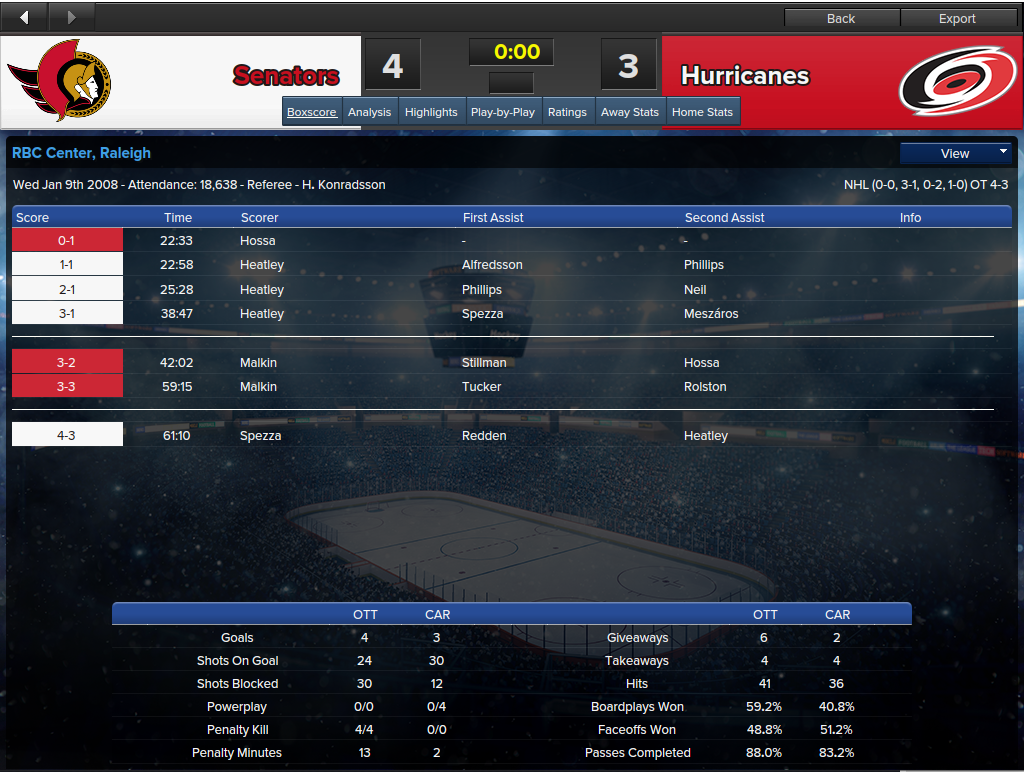Viewport: 1024px width, 772px height.
Task: Go forward with the right arrow
Action: click(70, 17)
